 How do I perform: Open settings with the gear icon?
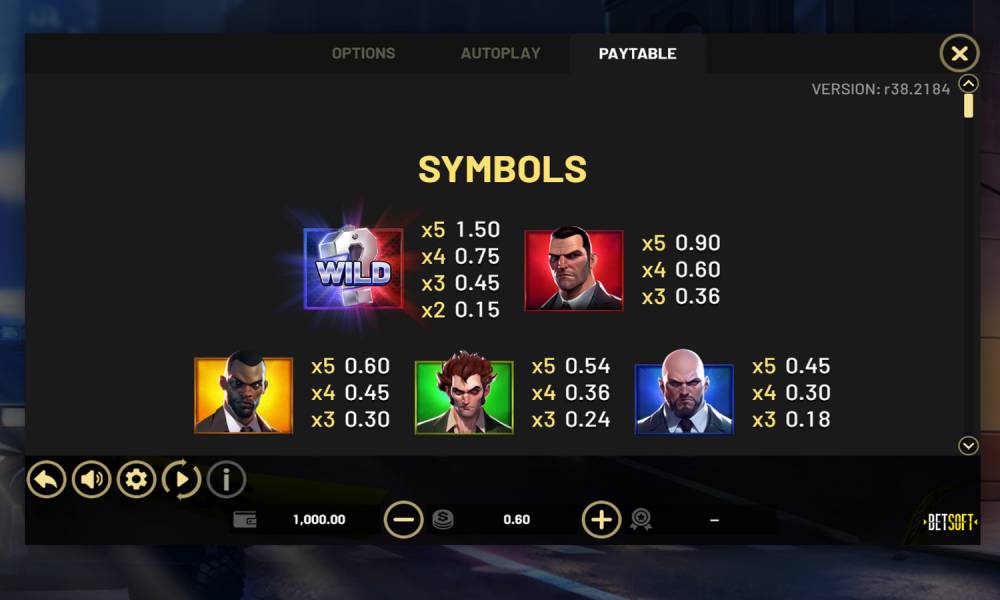coord(136,480)
